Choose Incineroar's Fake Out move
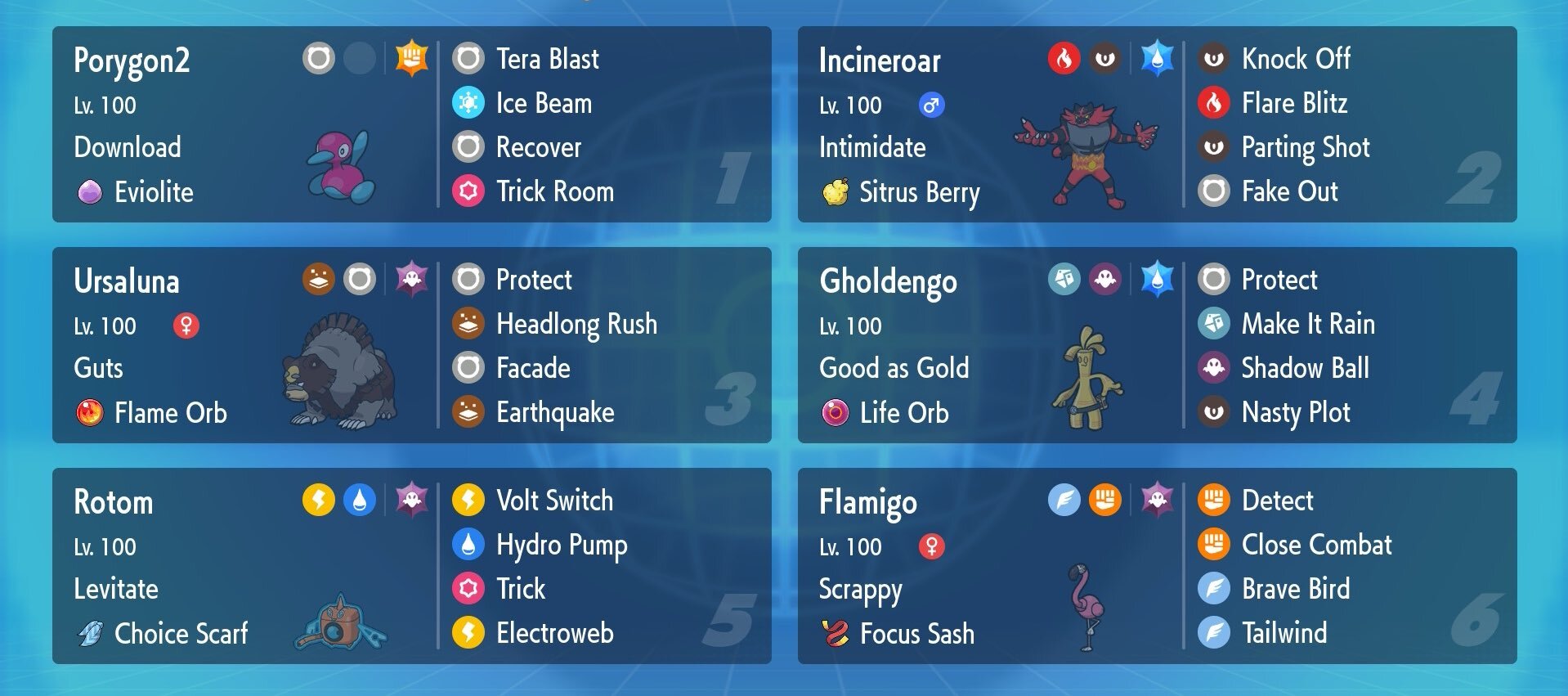This screenshot has height=696, width=1568. (x=1289, y=191)
